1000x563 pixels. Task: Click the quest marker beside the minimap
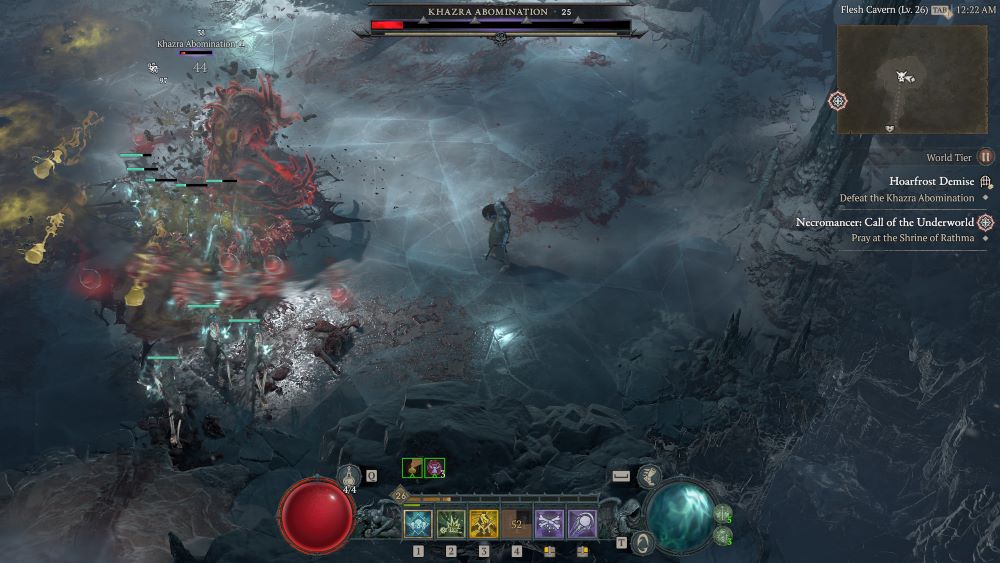click(x=837, y=101)
